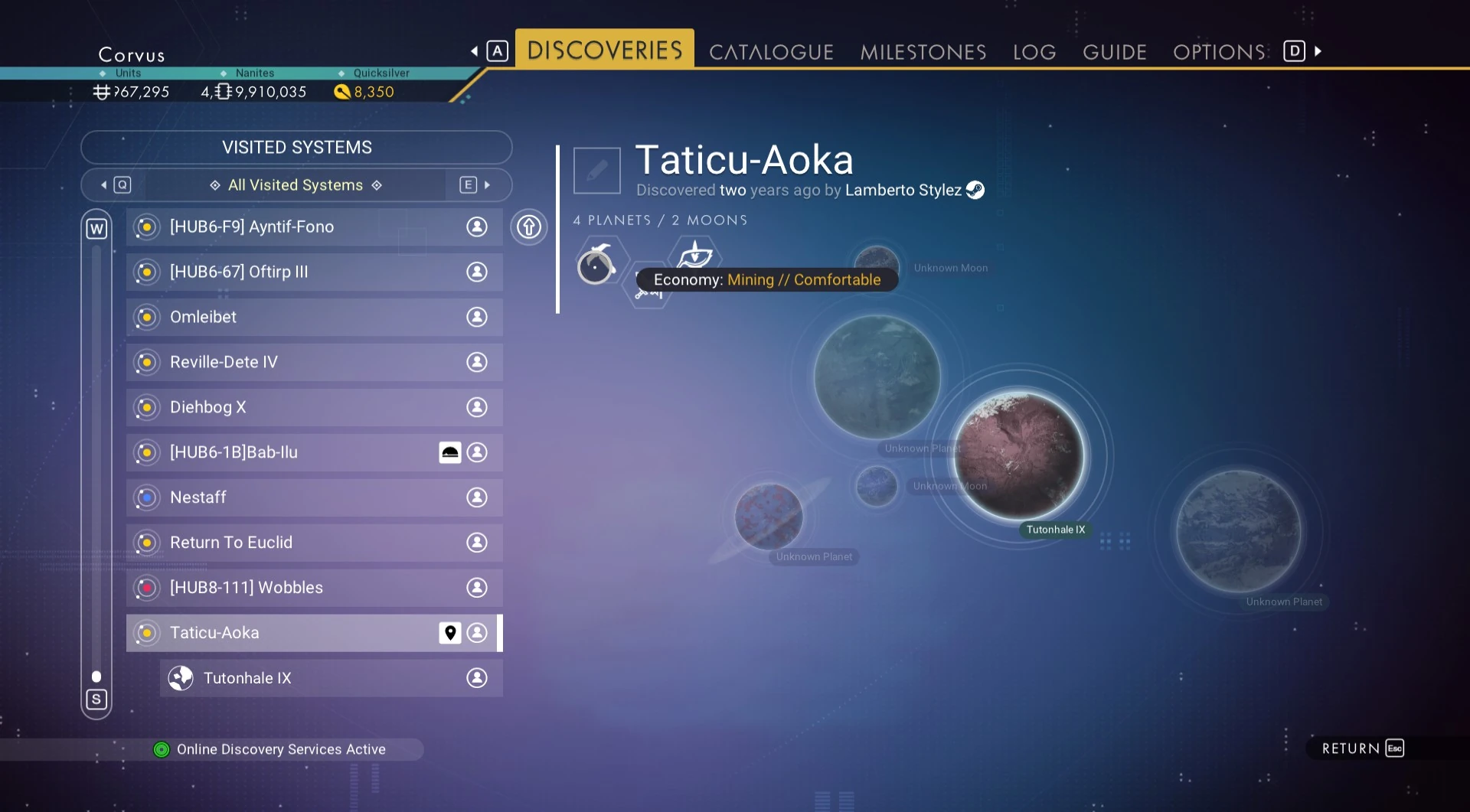Viewport: 1470px width, 812px height.
Task: Open the Reville-Dete IV system
Action: click(314, 362)
